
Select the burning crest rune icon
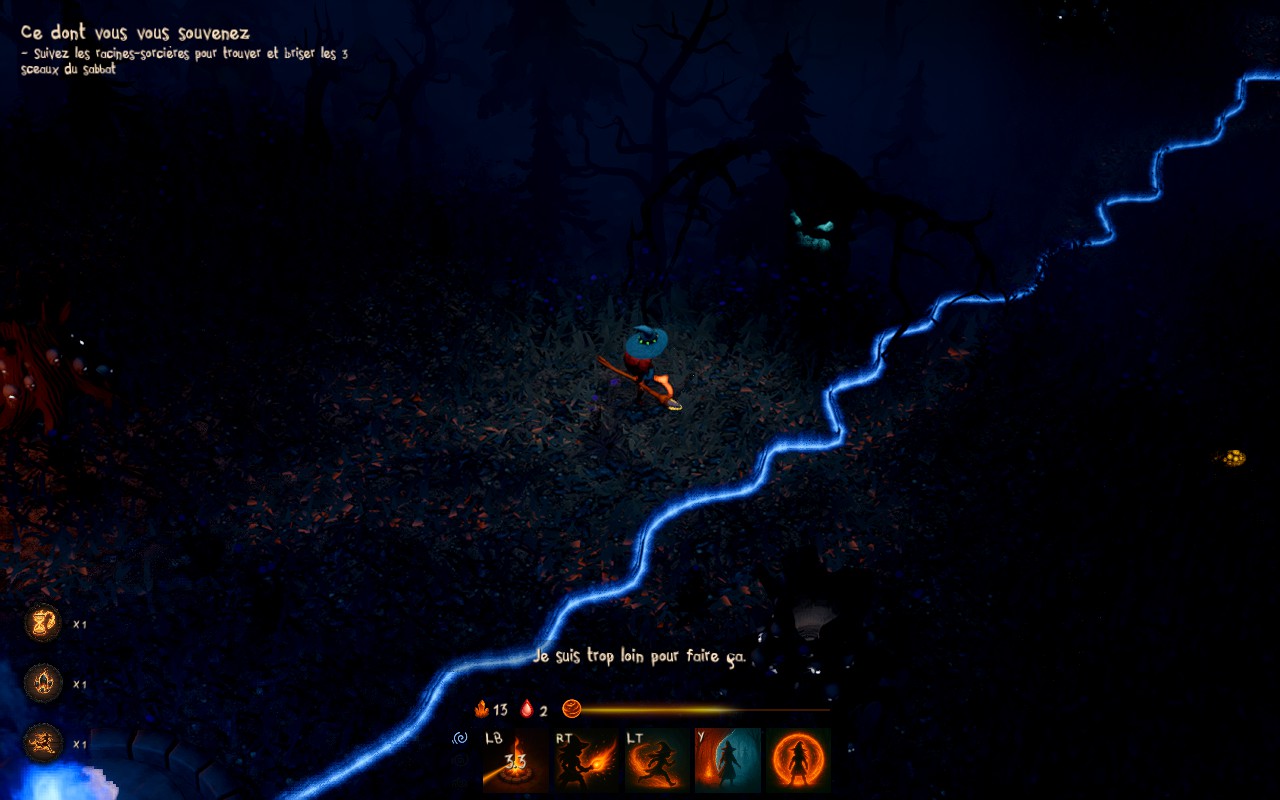point(43,684)
